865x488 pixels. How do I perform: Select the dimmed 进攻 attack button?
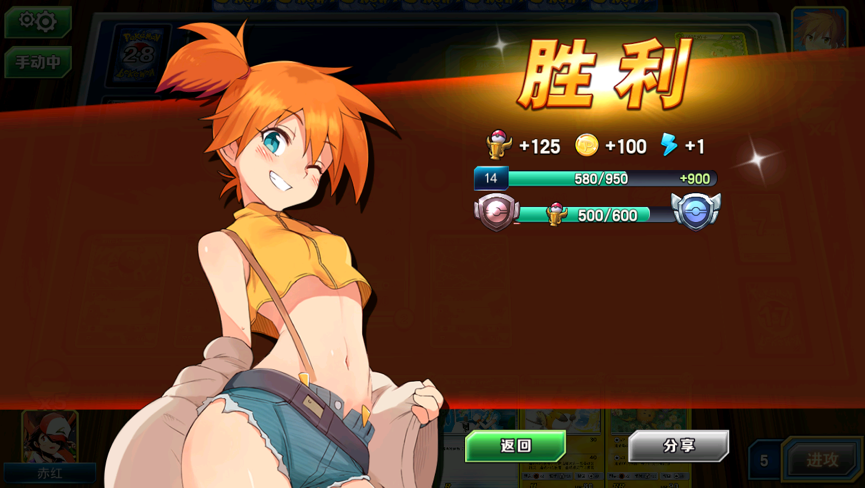click(x=822, y=460)
